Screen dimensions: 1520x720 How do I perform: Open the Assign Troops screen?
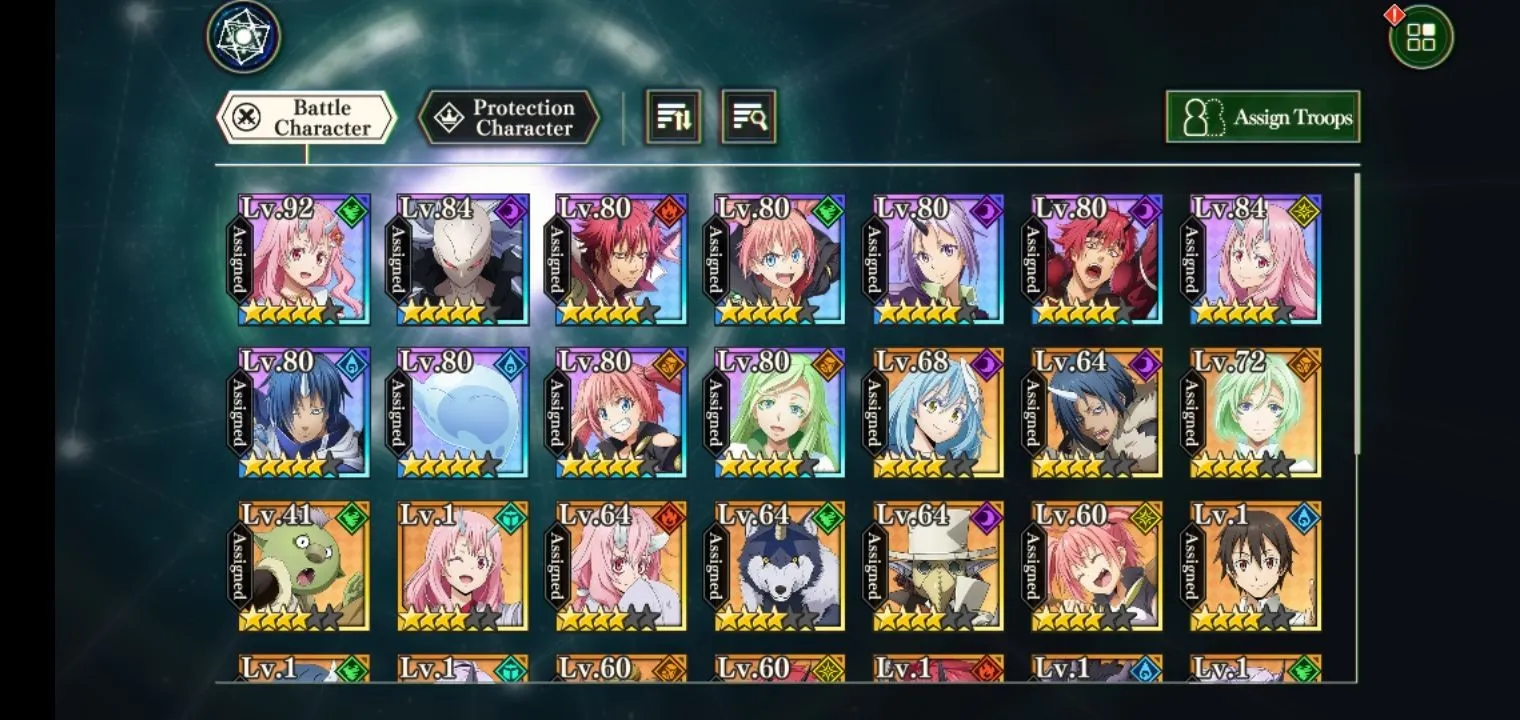(1262, 117)
